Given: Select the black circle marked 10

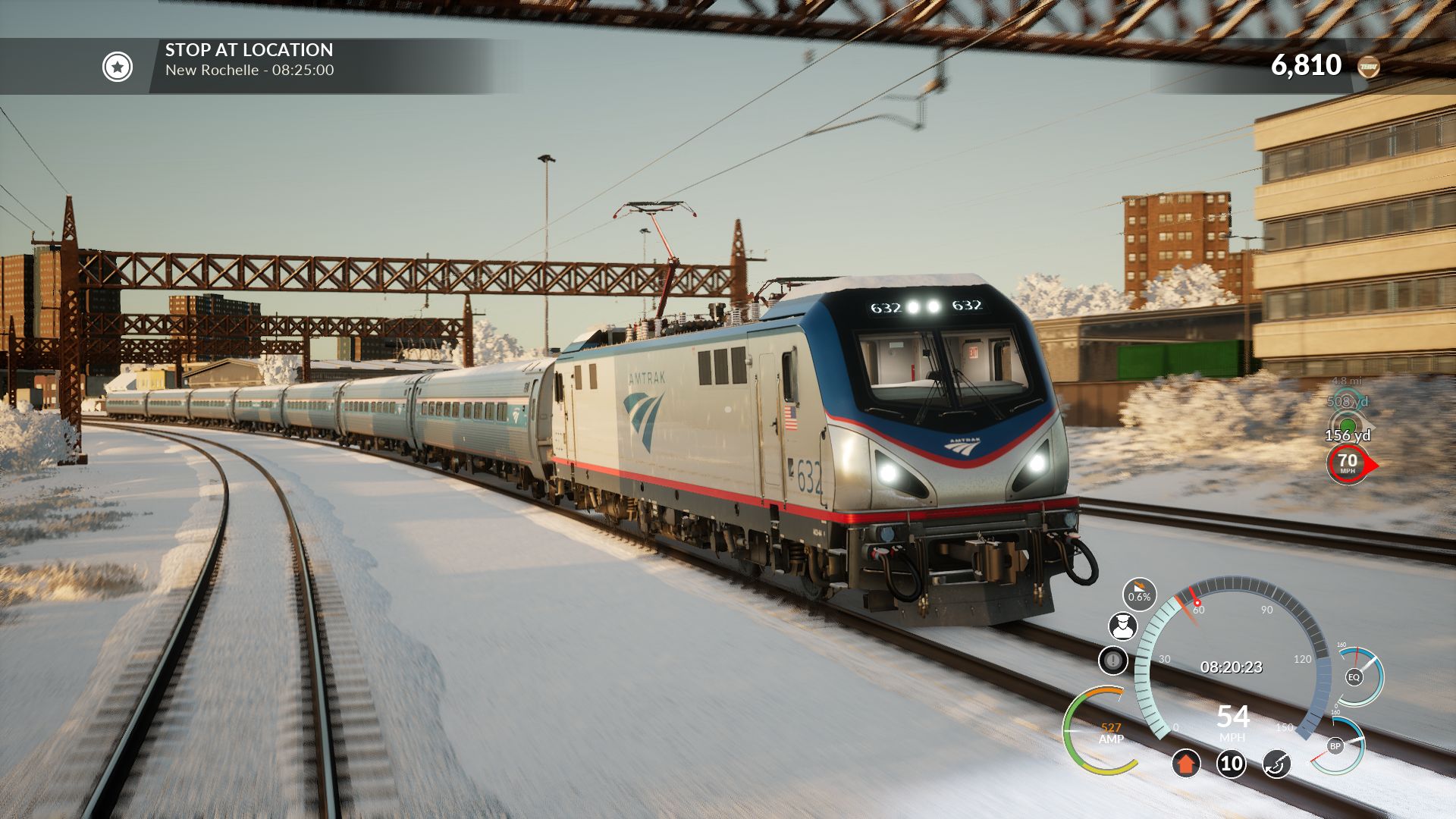Looking at the screenshot, I should 1232,763.
